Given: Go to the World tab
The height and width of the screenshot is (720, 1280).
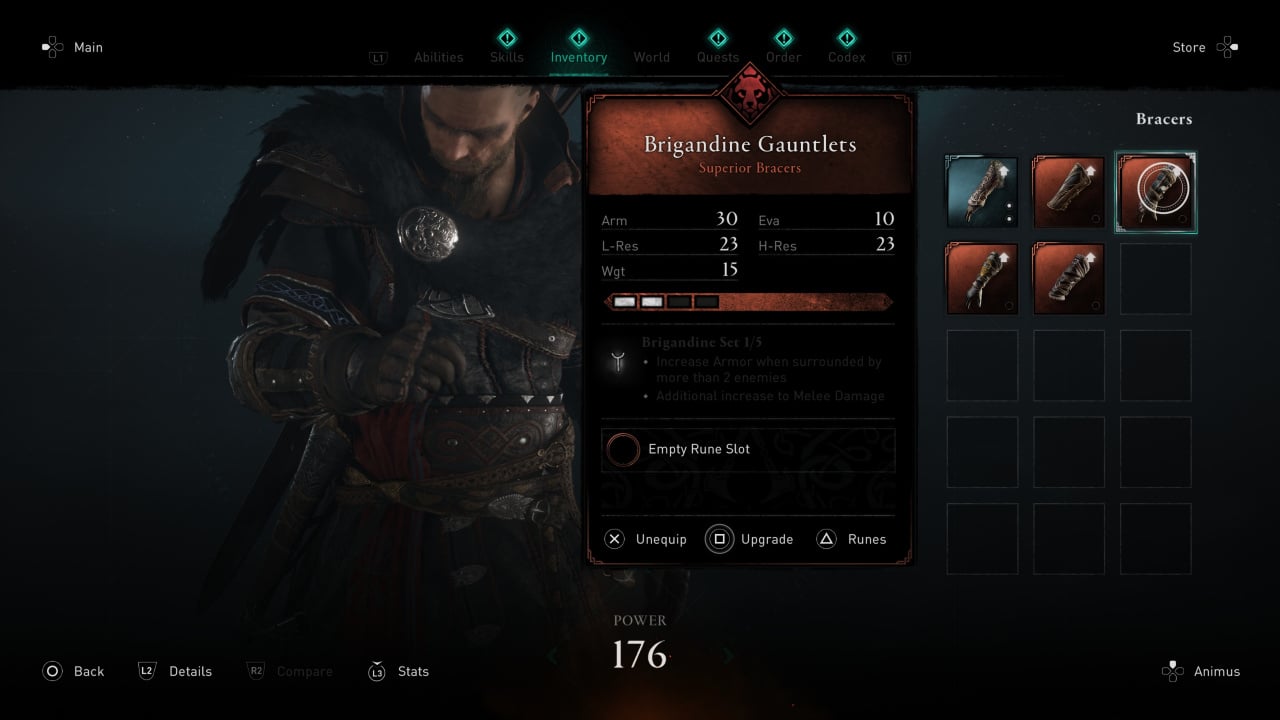Looking at the screenshot, I should pos(651,57).
